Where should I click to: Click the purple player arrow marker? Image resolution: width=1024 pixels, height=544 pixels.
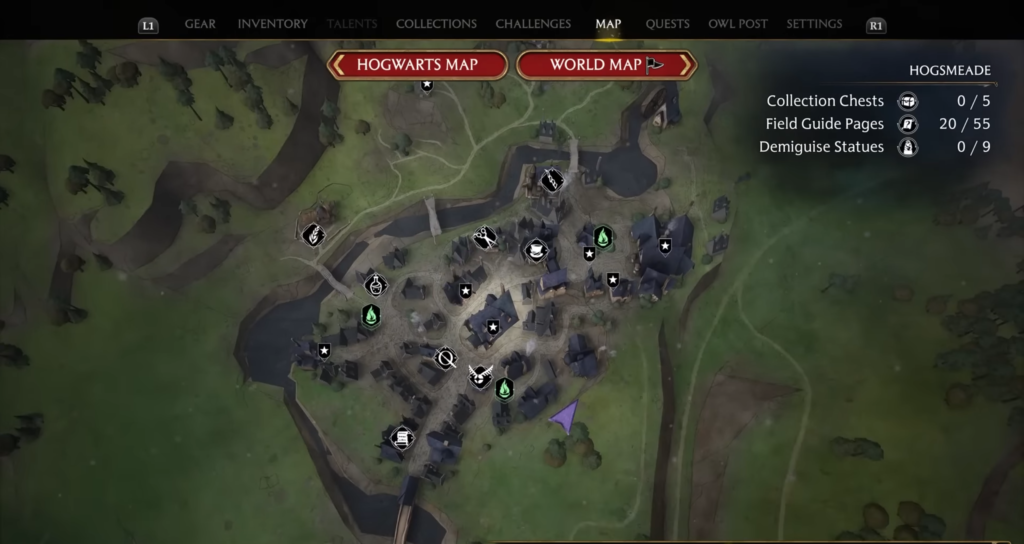point(566,415)
